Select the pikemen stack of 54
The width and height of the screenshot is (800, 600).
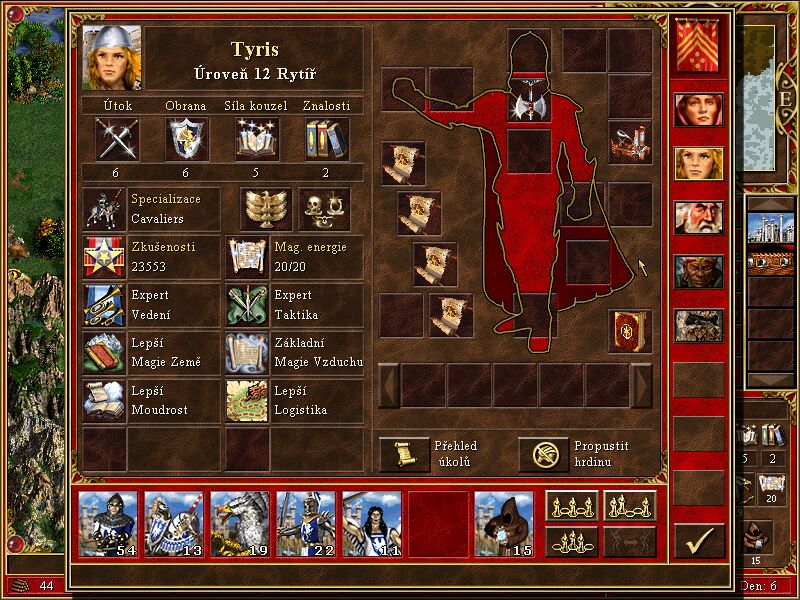pyautogui.click(x=108, y=524)
